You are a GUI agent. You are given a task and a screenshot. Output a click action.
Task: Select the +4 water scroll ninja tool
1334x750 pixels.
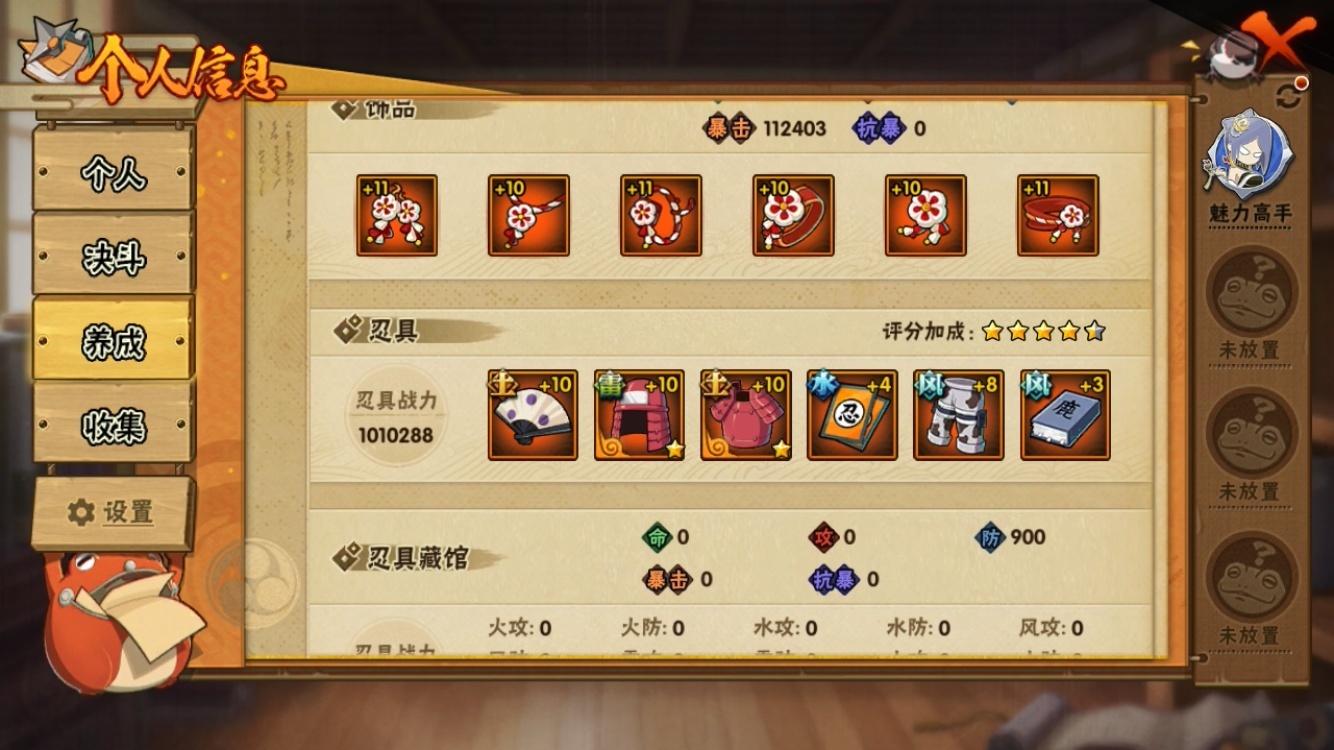[852, 414]
